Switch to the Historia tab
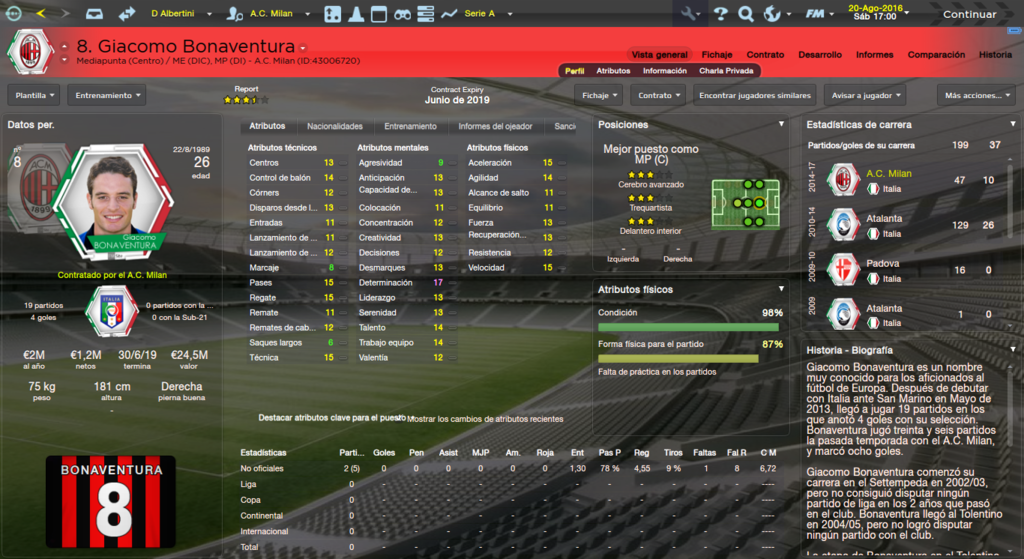This screenshot has width=1024, height=559. 995,54
